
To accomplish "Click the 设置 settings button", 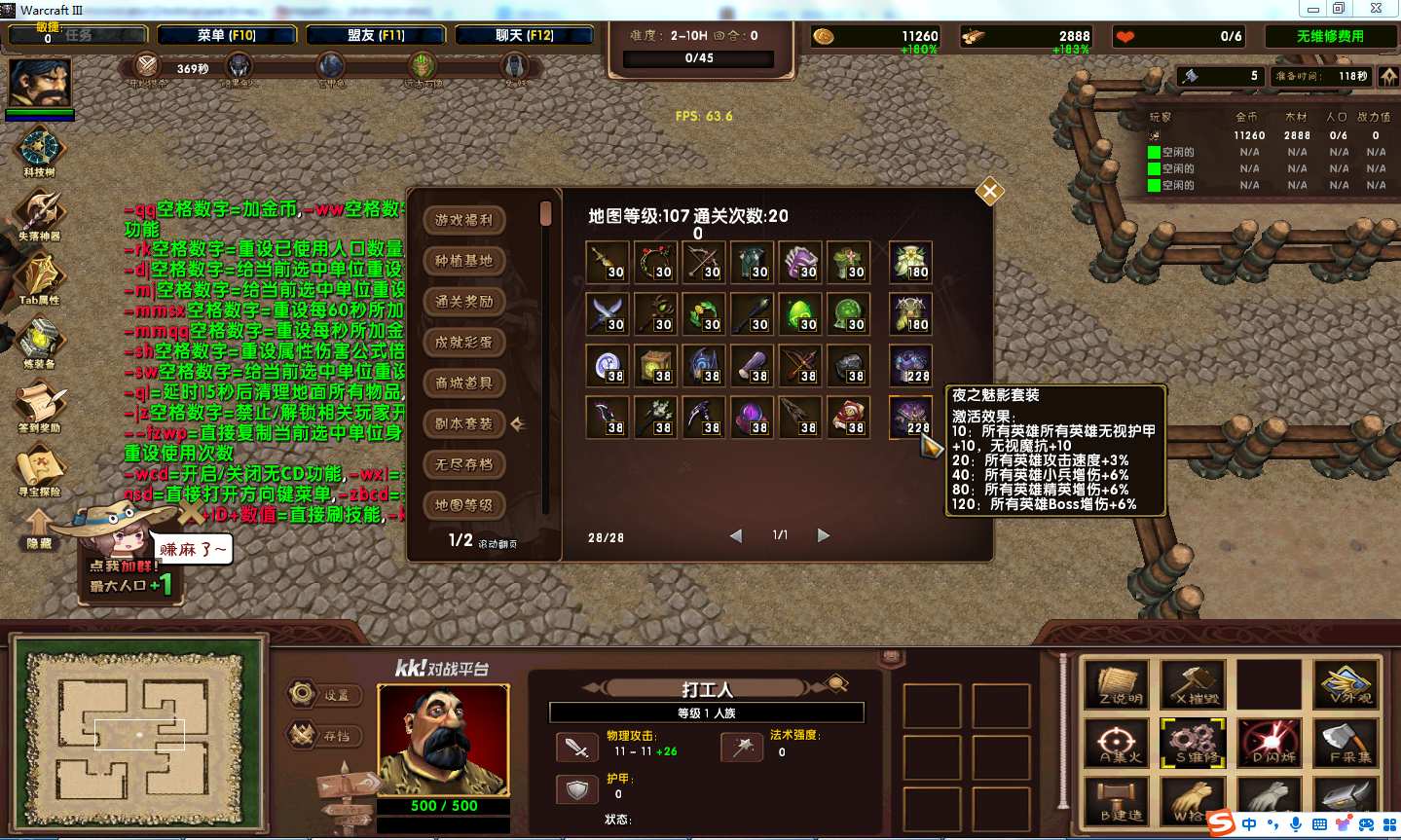I will tap(325, 695).
